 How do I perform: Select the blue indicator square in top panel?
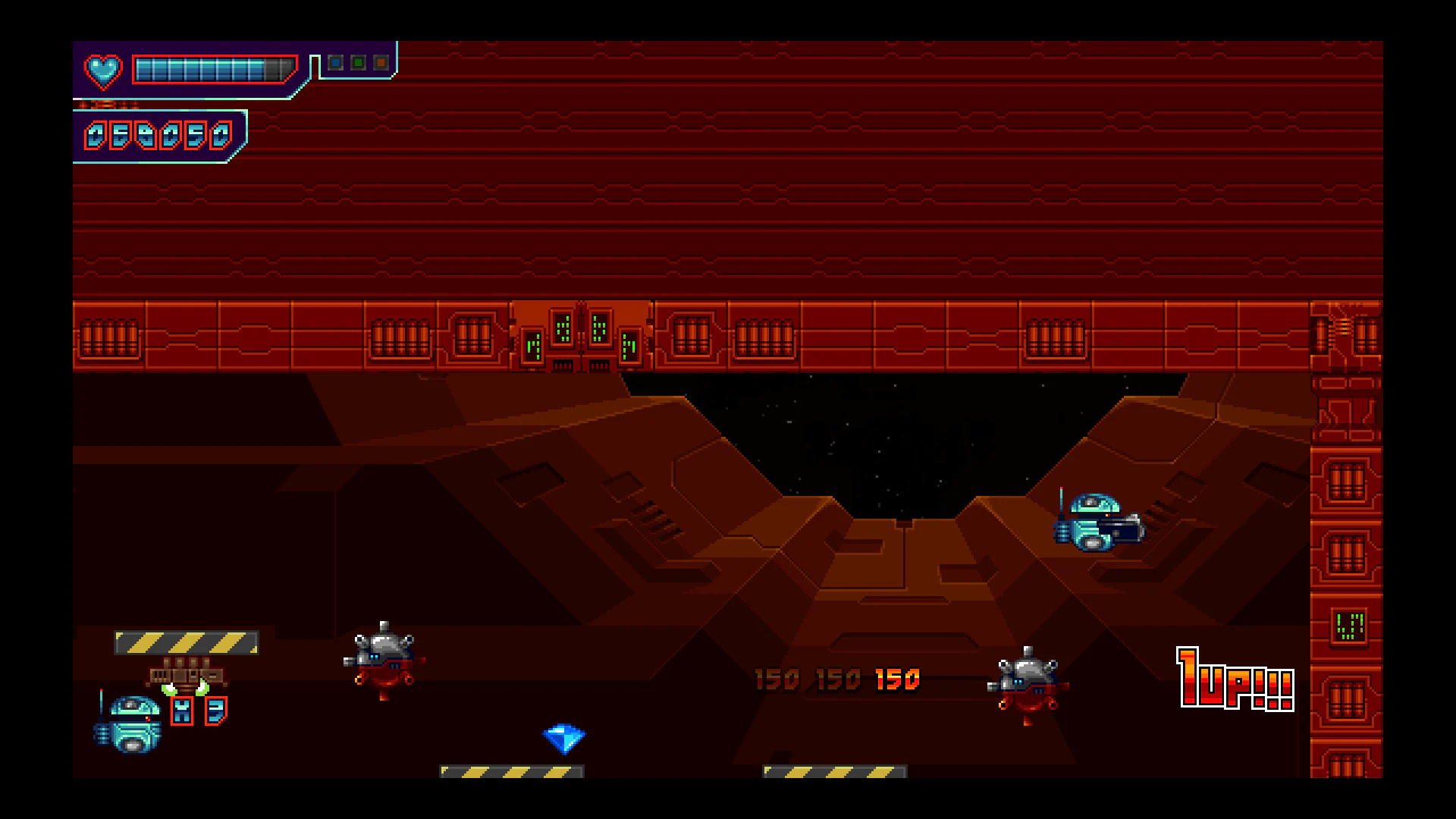(x=335, y=62)
